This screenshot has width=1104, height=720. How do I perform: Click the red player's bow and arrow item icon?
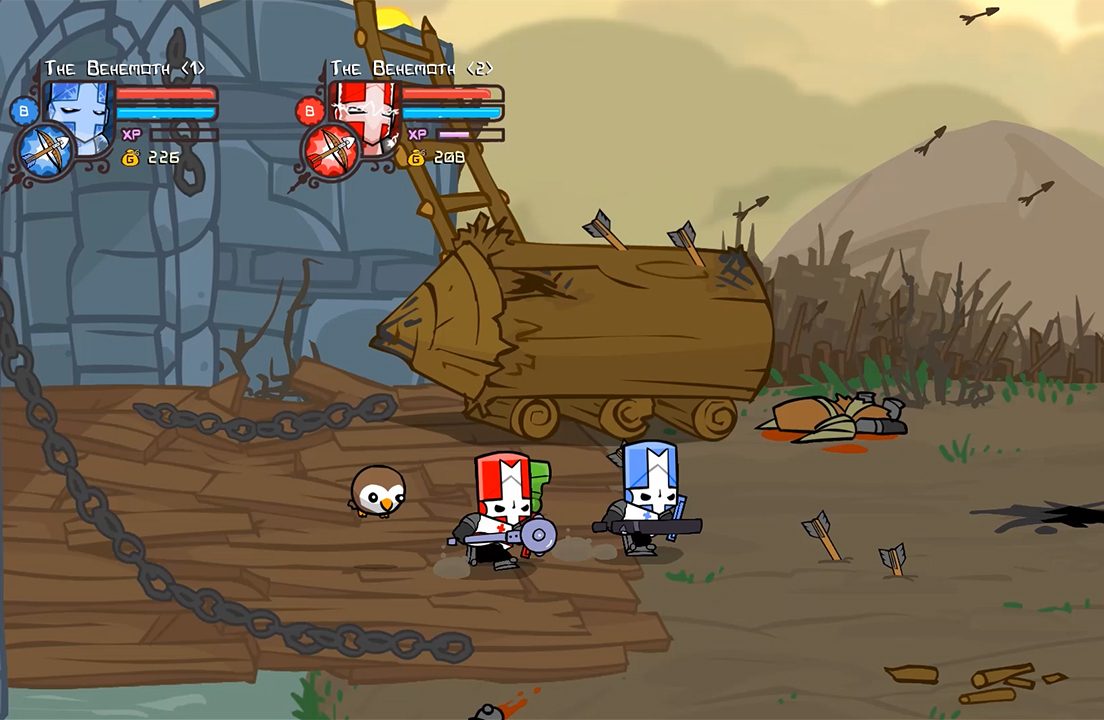331,152
